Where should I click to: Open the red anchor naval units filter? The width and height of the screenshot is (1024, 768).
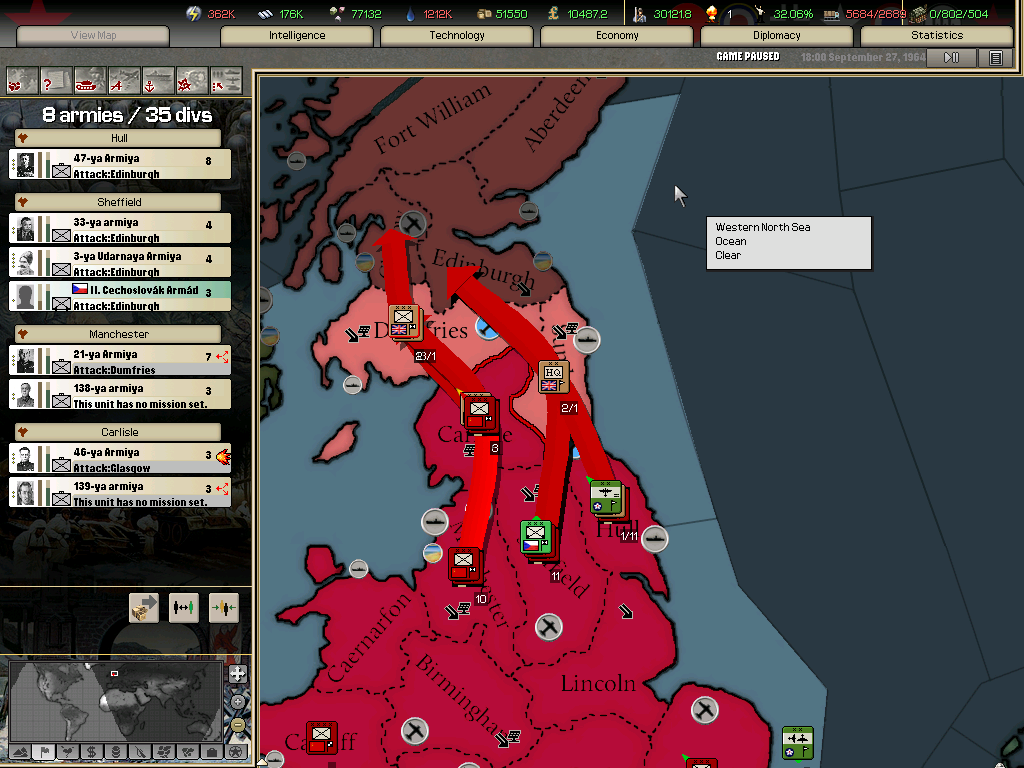point(158,80)
